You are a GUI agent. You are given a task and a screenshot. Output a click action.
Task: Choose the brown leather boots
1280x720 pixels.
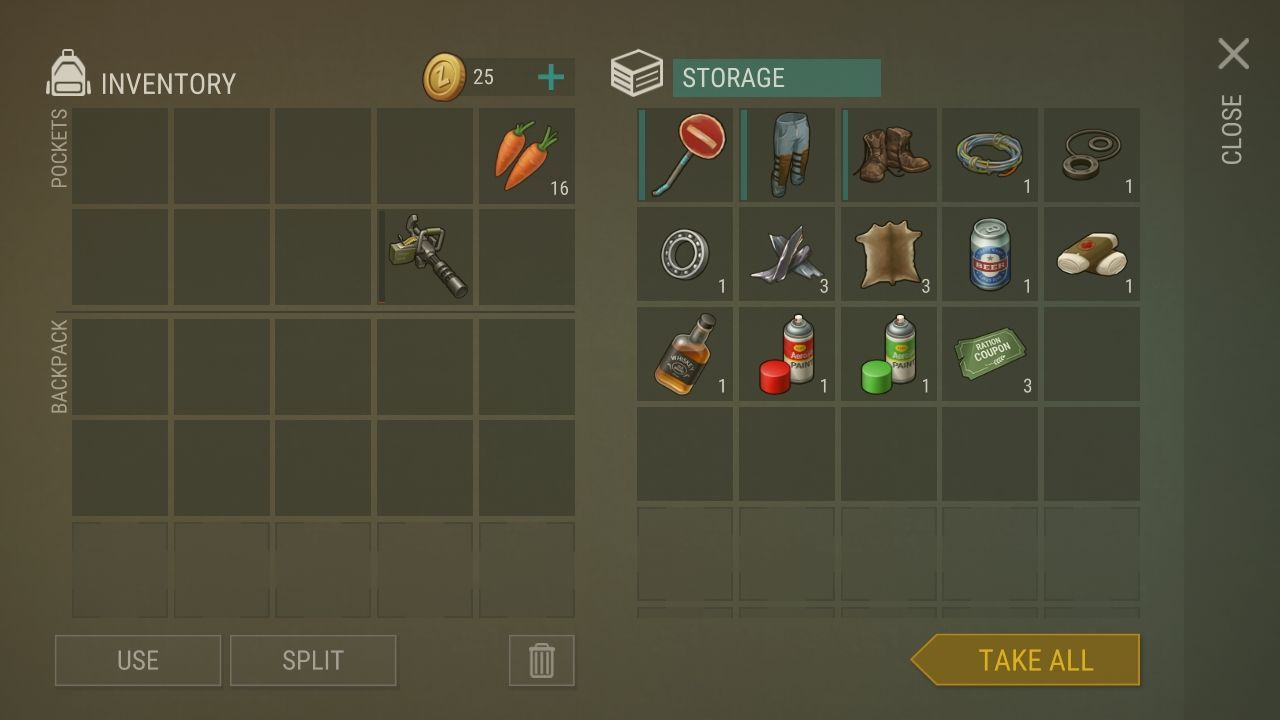(890, 155)
